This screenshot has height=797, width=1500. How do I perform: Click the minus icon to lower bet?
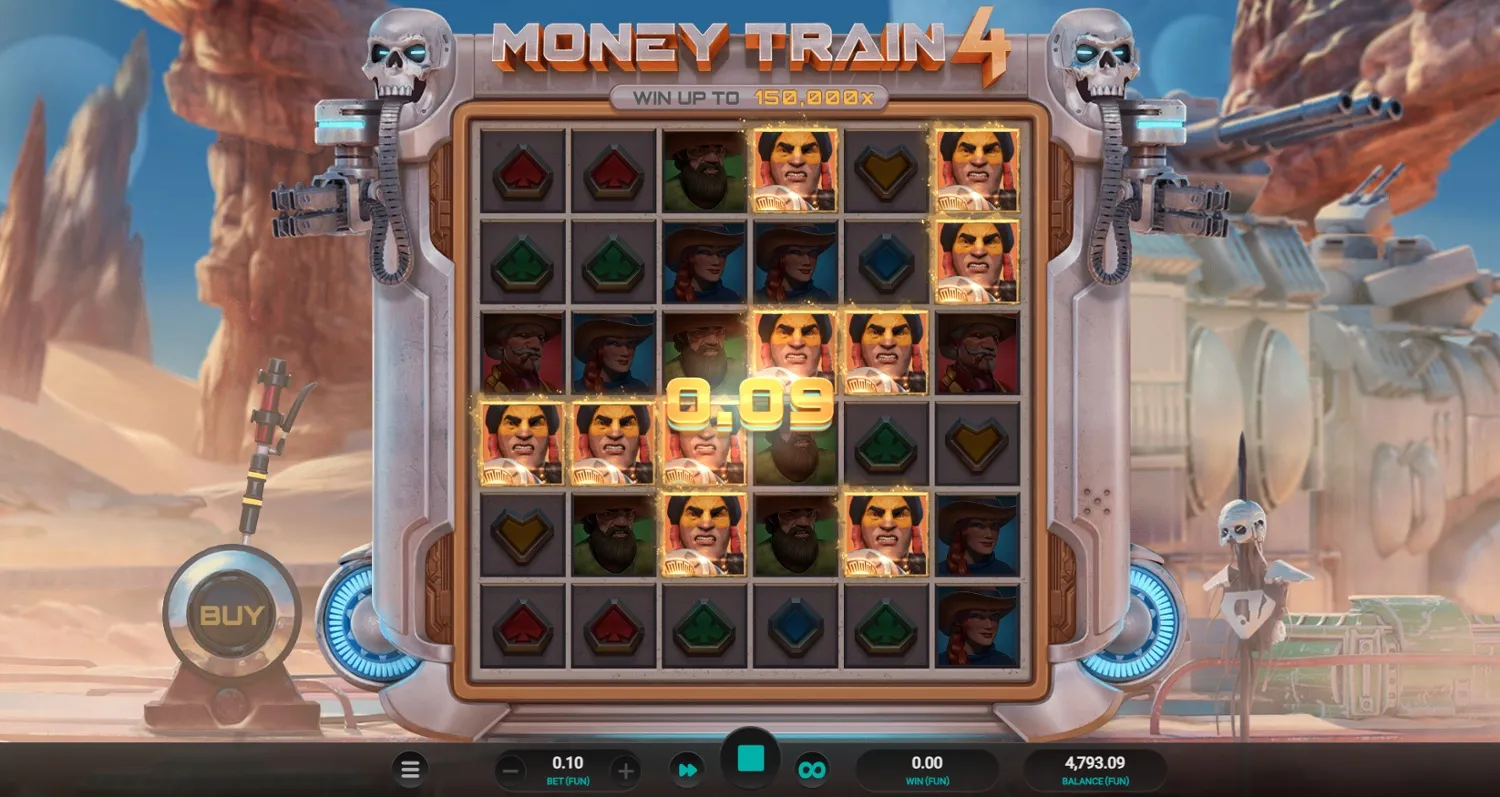tap(510, 769)
